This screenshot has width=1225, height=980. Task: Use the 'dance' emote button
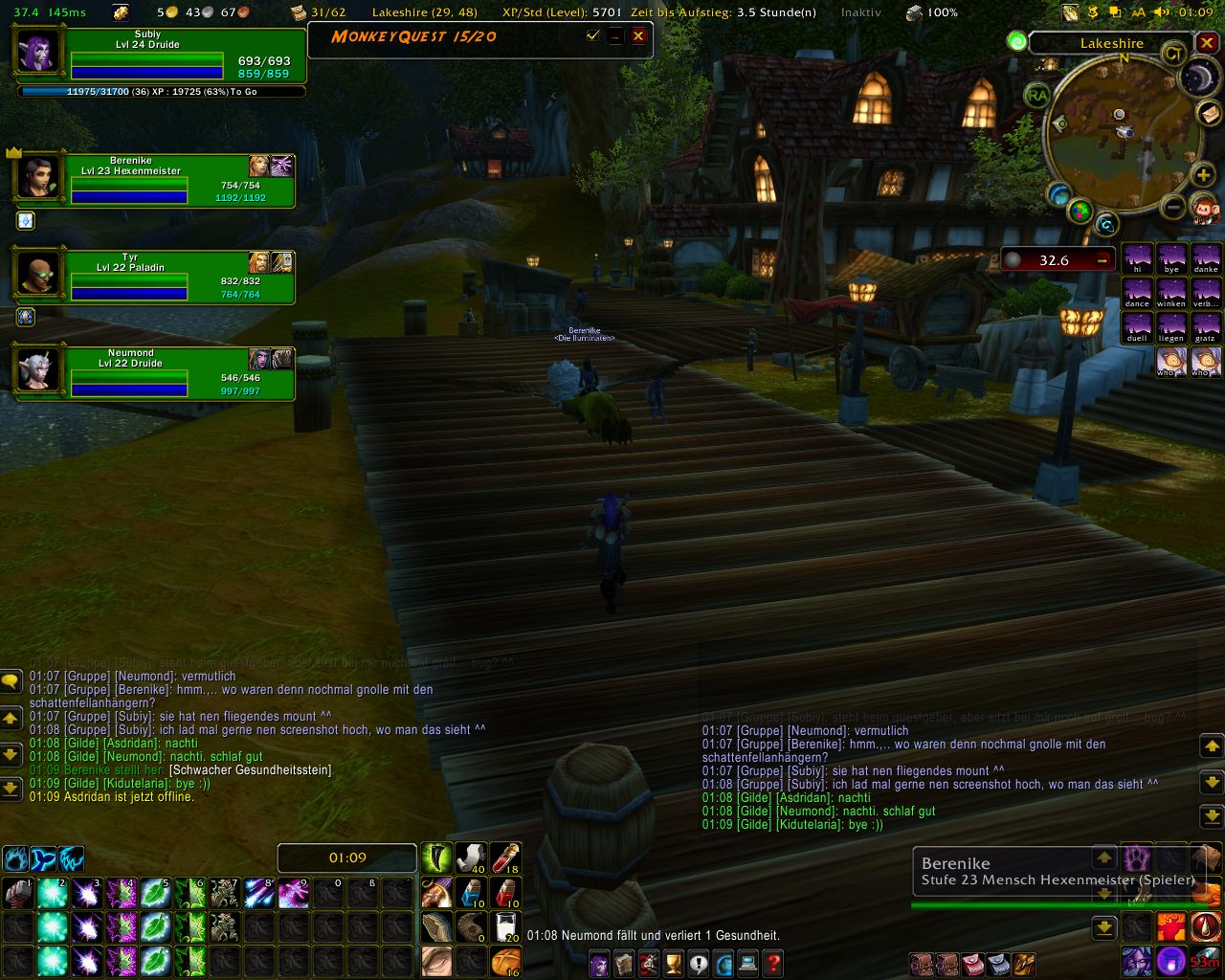pyautogui.click(x=1137, y=293)
